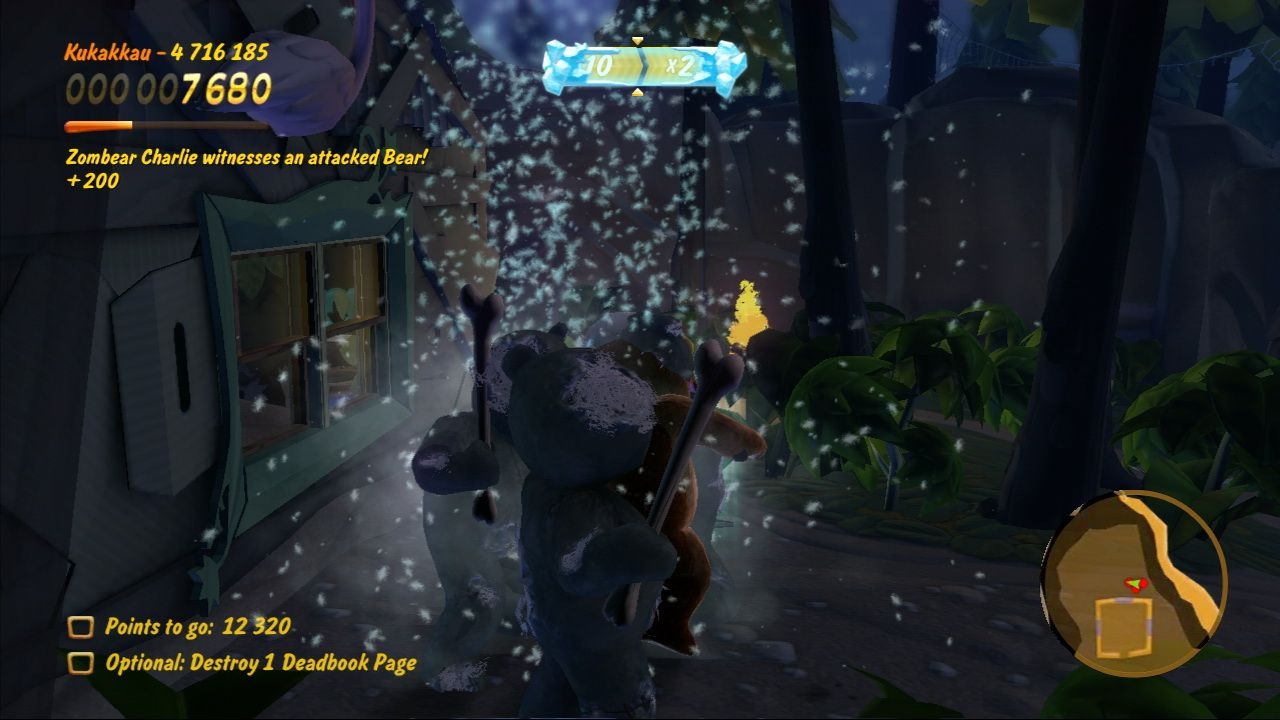The image size is (1280, 720).
Task: Click the orange progress bar under the score
Action: (98, 125)
